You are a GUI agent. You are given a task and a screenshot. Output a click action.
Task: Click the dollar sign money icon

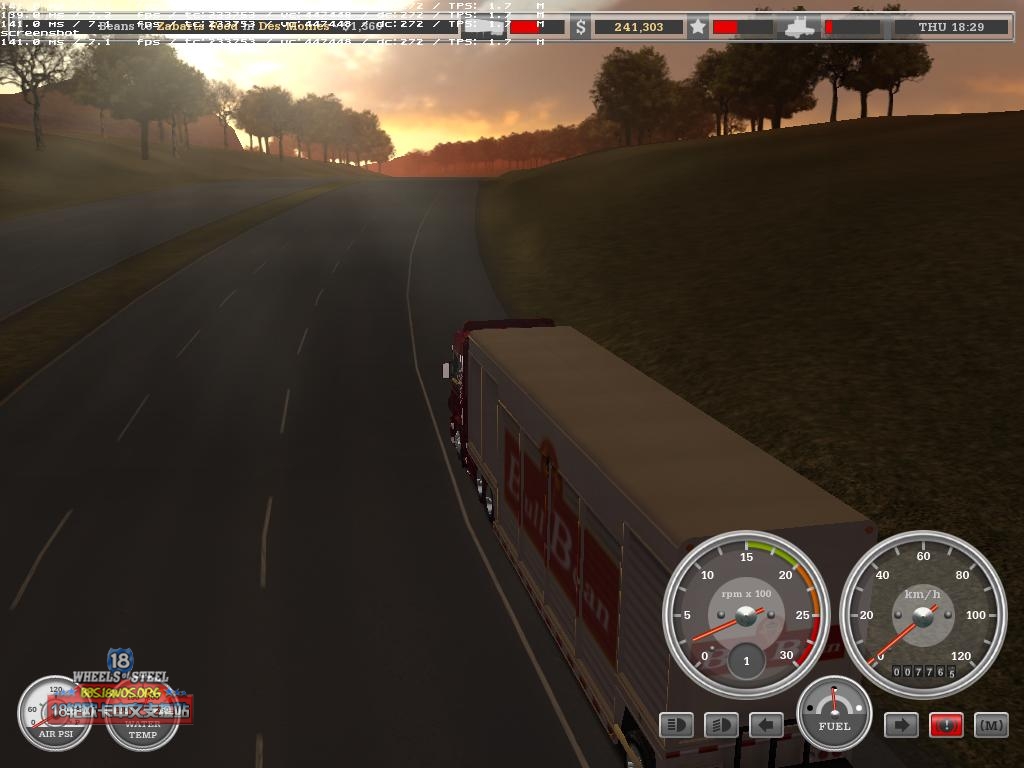581,28
